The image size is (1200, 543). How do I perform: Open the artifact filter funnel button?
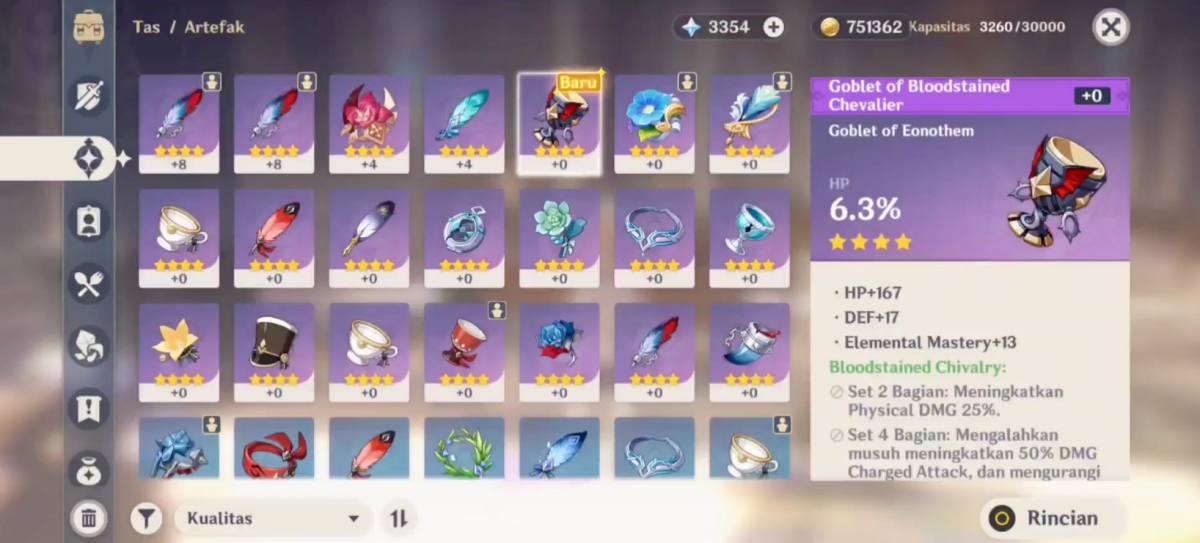pyautogui.click(x=146, y=518)
